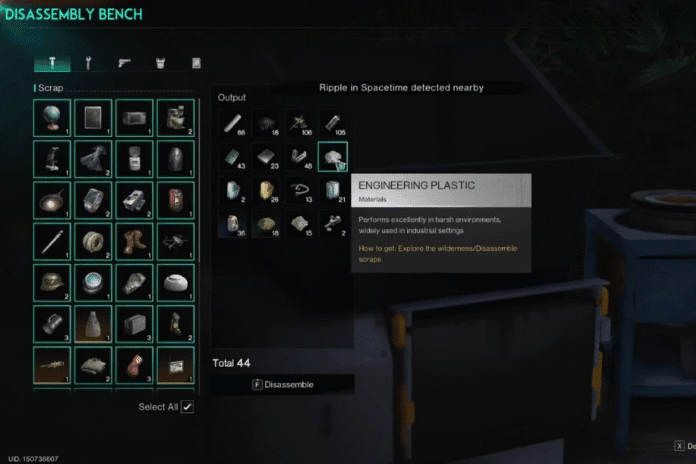Toggle the Select All checkbox

pos(187,407)
